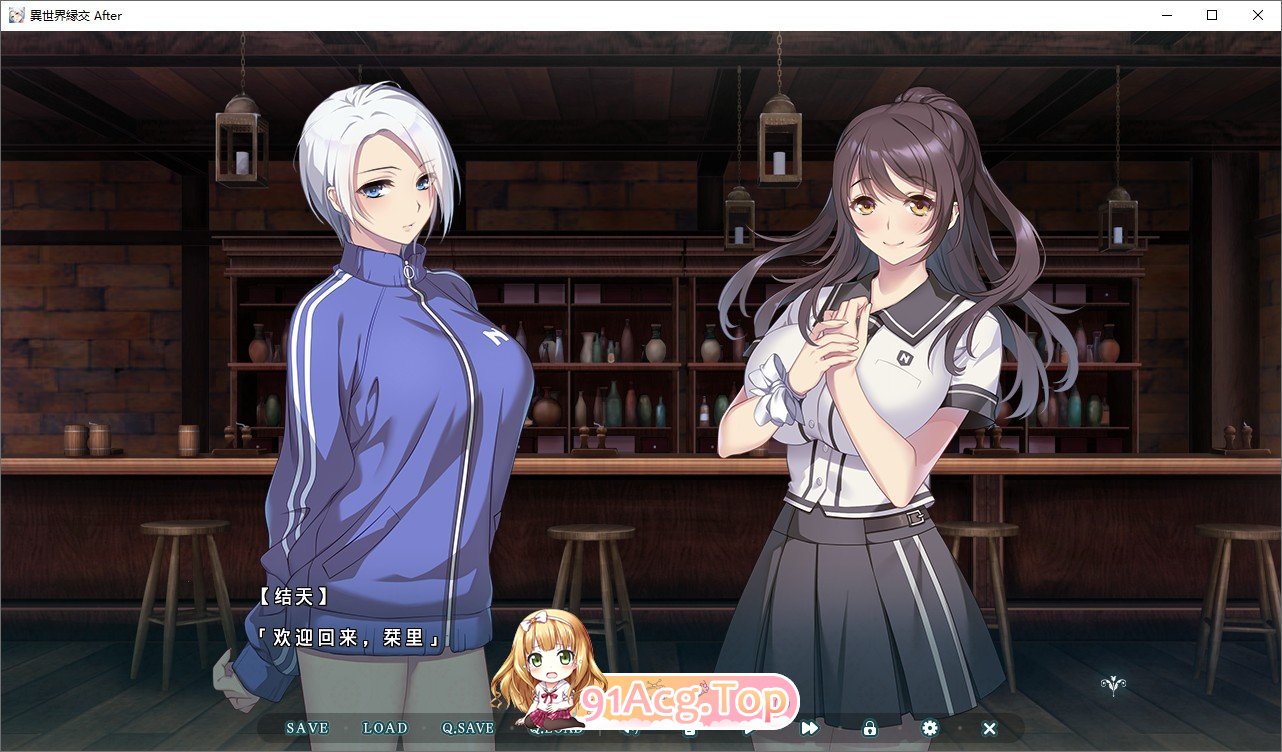Click the auto-play arrow icon on the toolbar
Image resolution: width=1282 pixels, height=752 pixels.
pos(749,728)
